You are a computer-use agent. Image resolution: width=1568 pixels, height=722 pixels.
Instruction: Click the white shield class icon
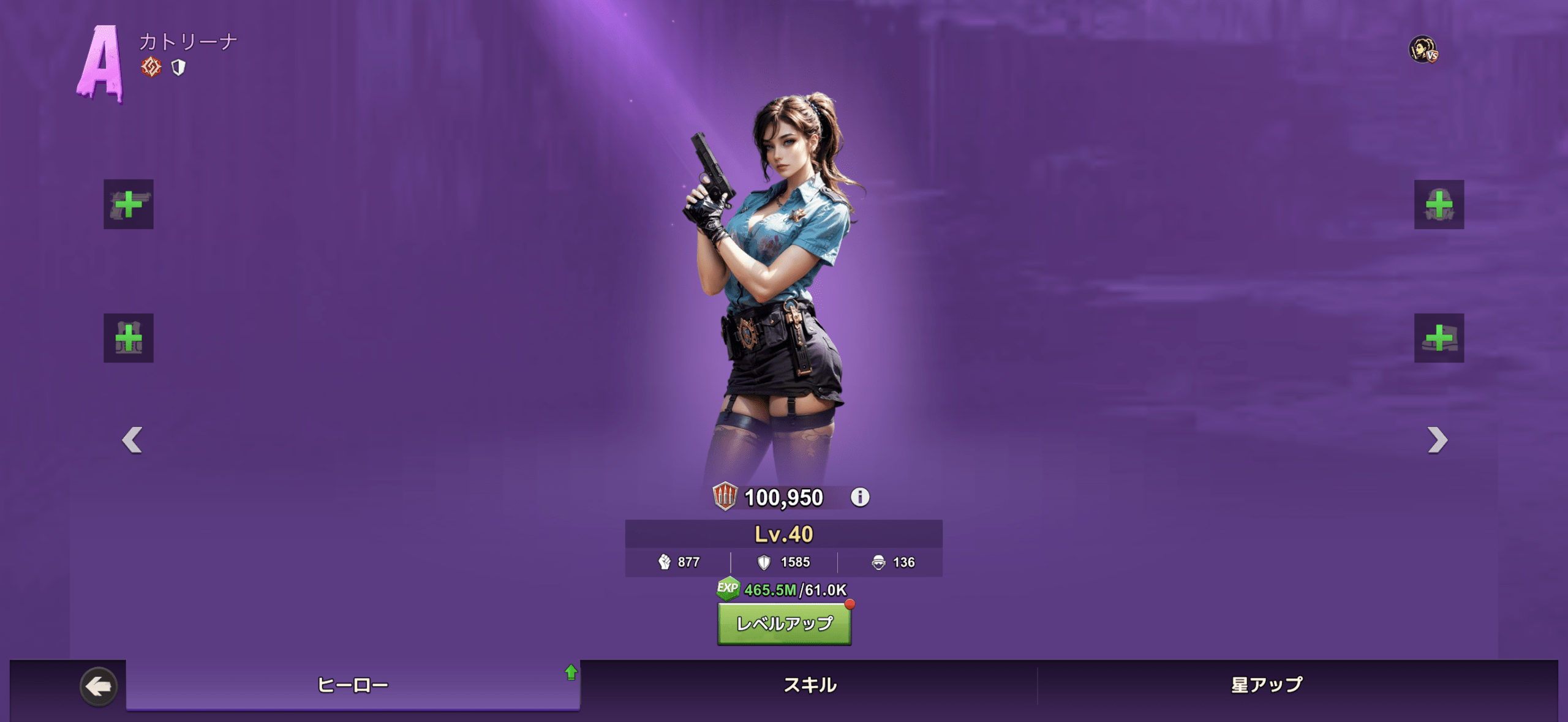pyautogui.click(x=178, y=67)
